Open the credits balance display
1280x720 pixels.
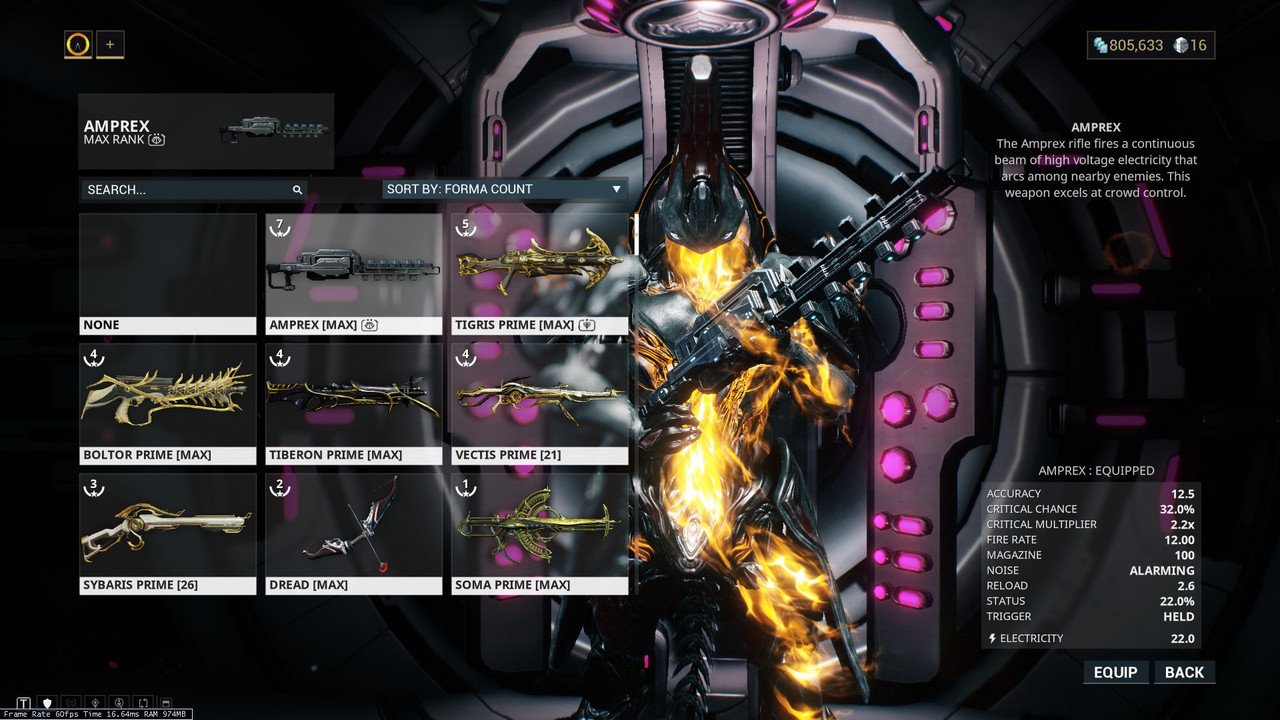coord(1128,45)
